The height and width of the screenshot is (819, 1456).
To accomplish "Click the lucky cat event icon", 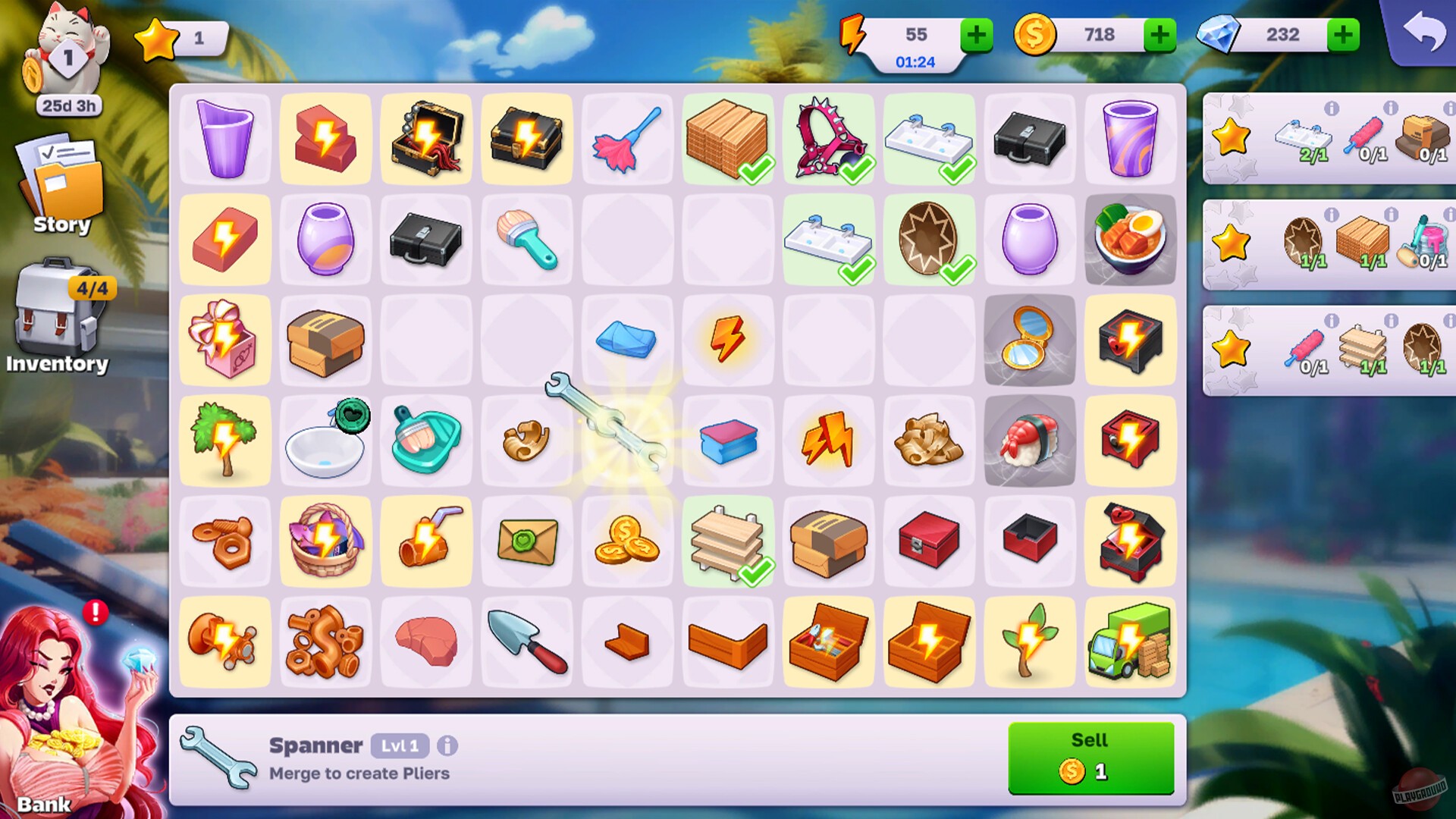I will pyautogui.click(x=67, y=53).
